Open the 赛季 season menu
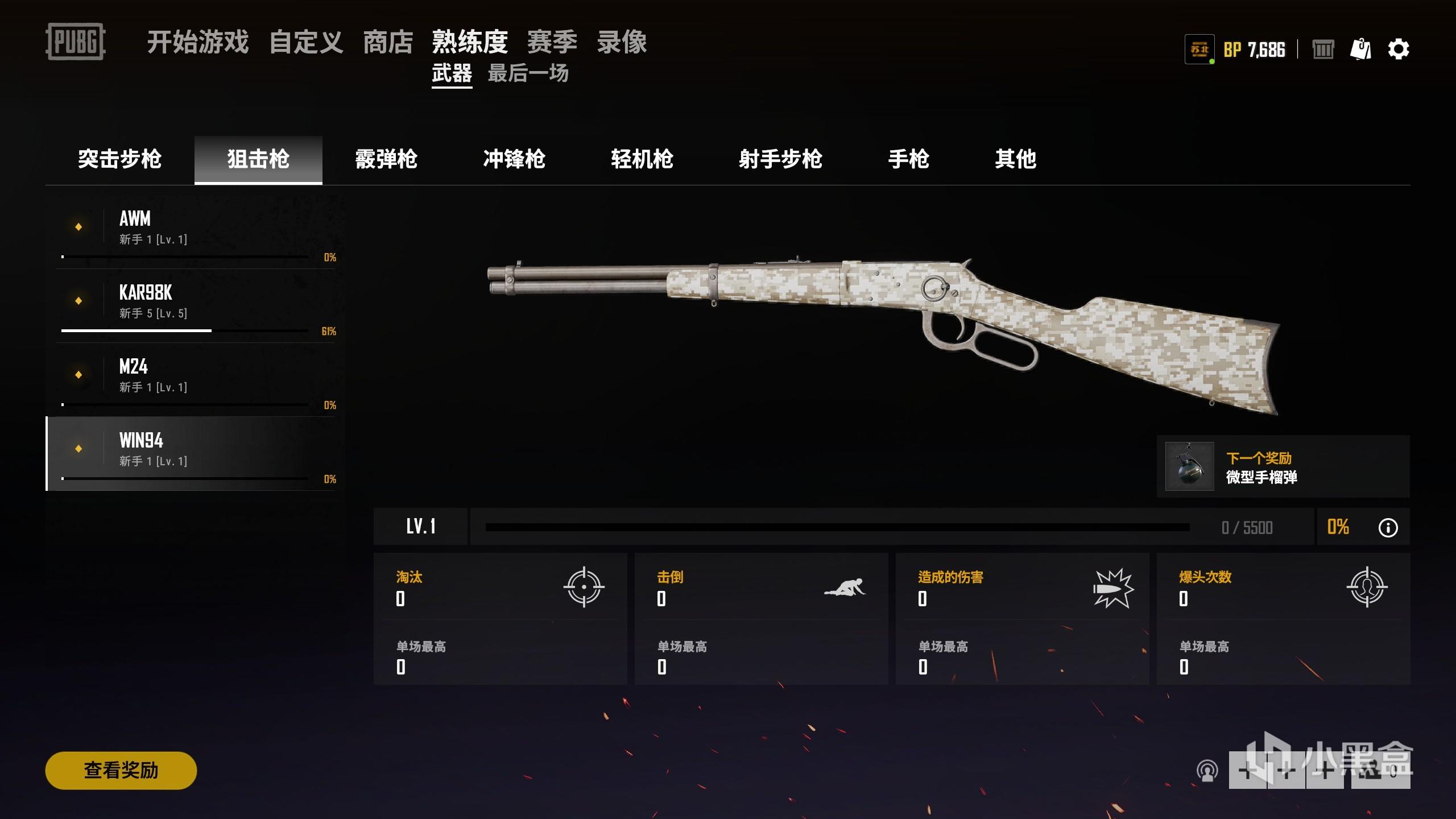Screen dimensions: 1456x819 tap(552, 42)
